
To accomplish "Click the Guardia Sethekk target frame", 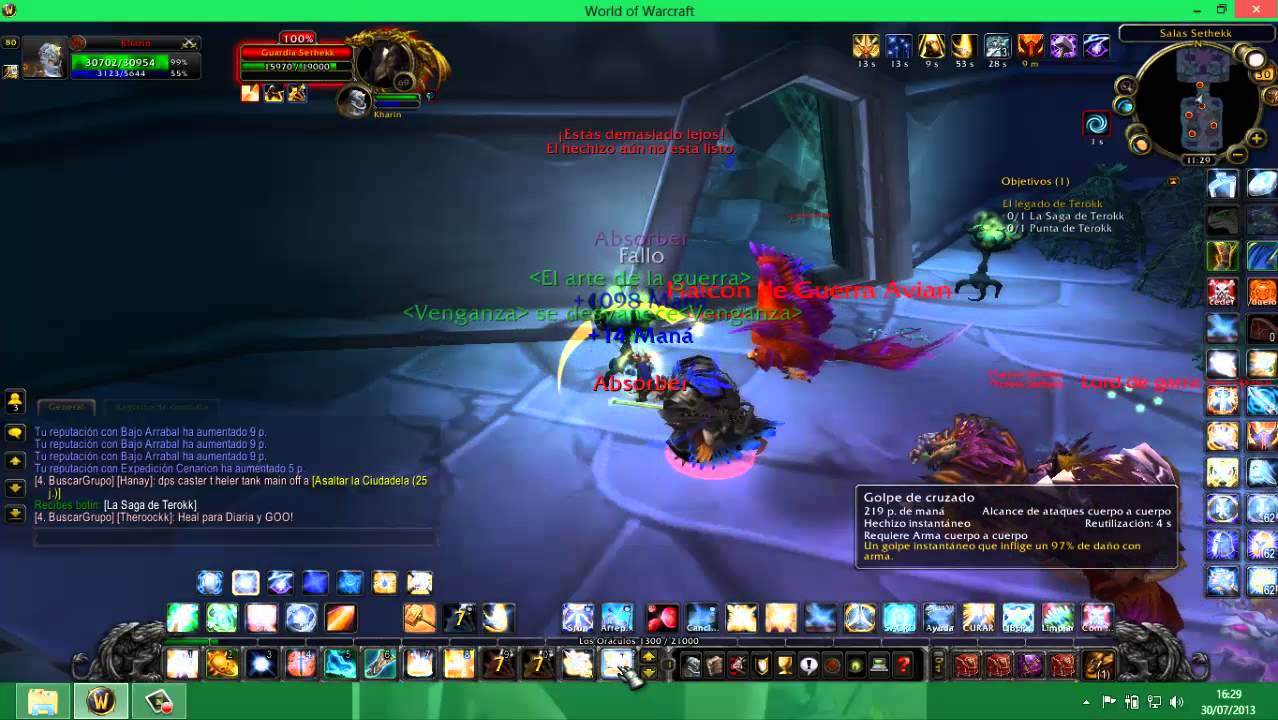I will [x=296, y=60].
